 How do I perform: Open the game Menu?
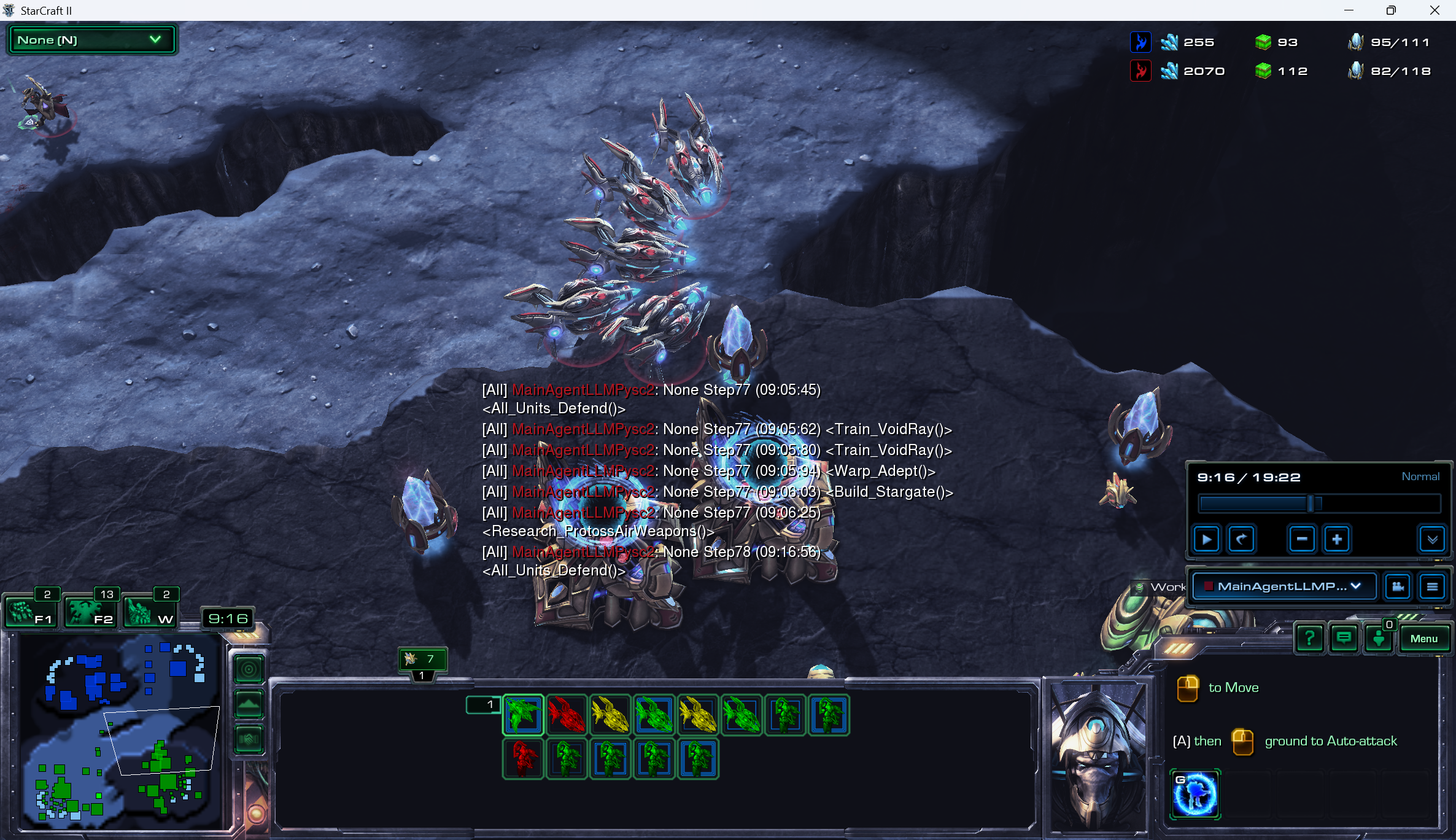(x=1423, y=639)
